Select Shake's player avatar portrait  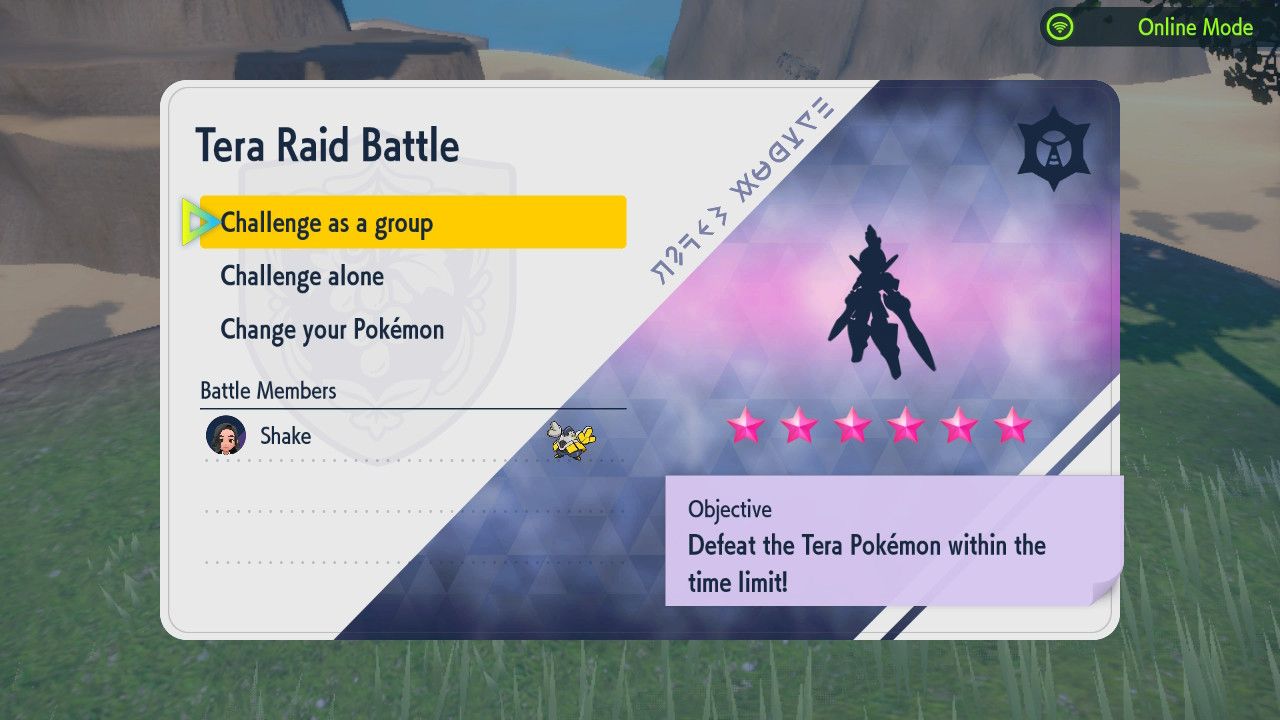pyautogui.click(x=228, y=436)
